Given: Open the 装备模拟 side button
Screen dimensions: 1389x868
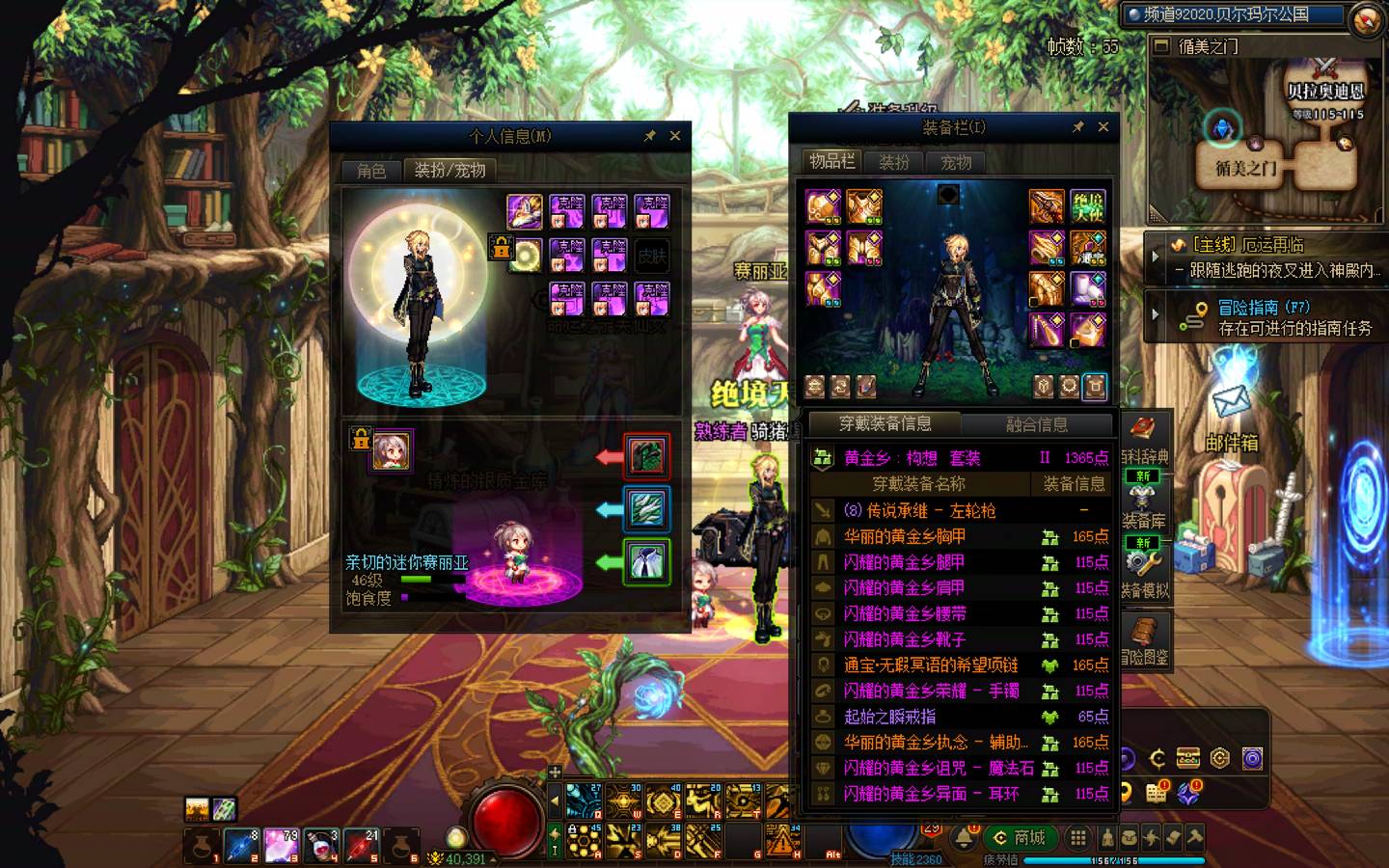Looking at the screenshot, I should point(1144,576).
